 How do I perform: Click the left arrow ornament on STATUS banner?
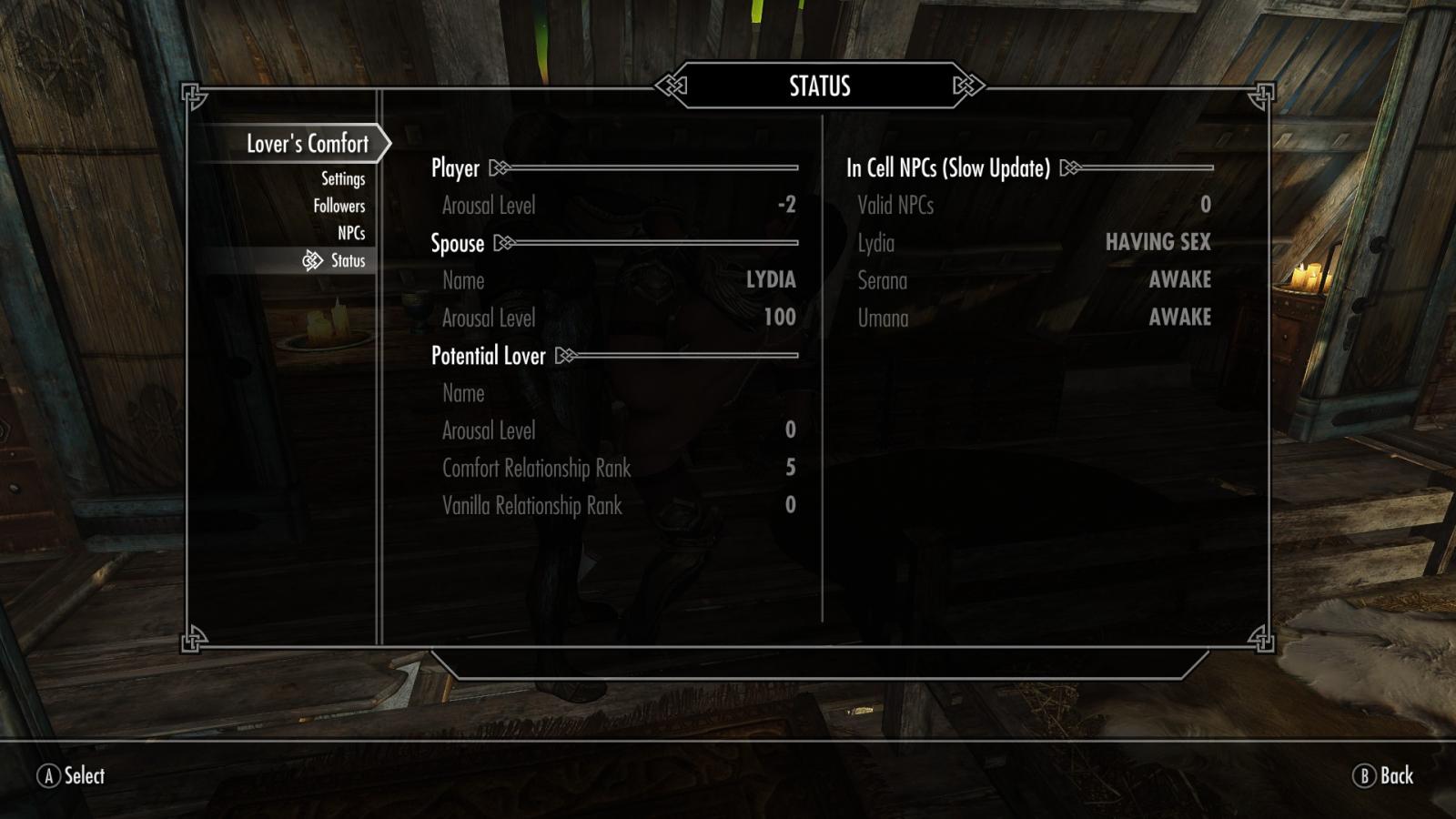coord(673,84)
